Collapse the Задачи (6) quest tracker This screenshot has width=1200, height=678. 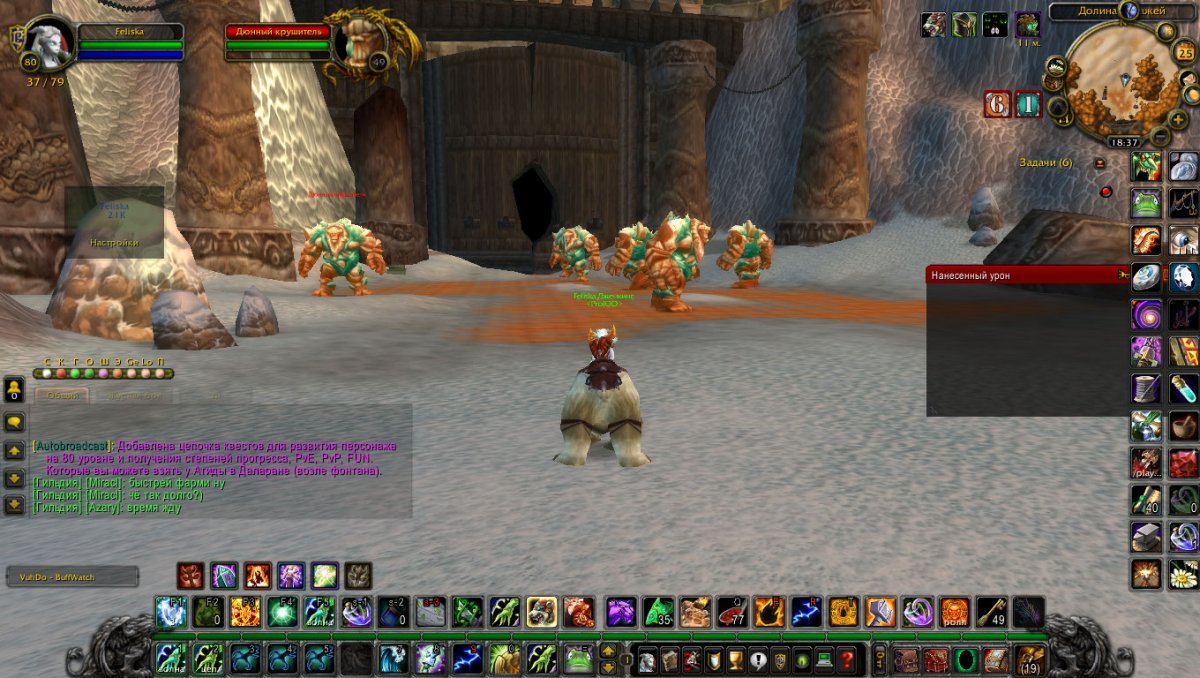point(1100,163)
